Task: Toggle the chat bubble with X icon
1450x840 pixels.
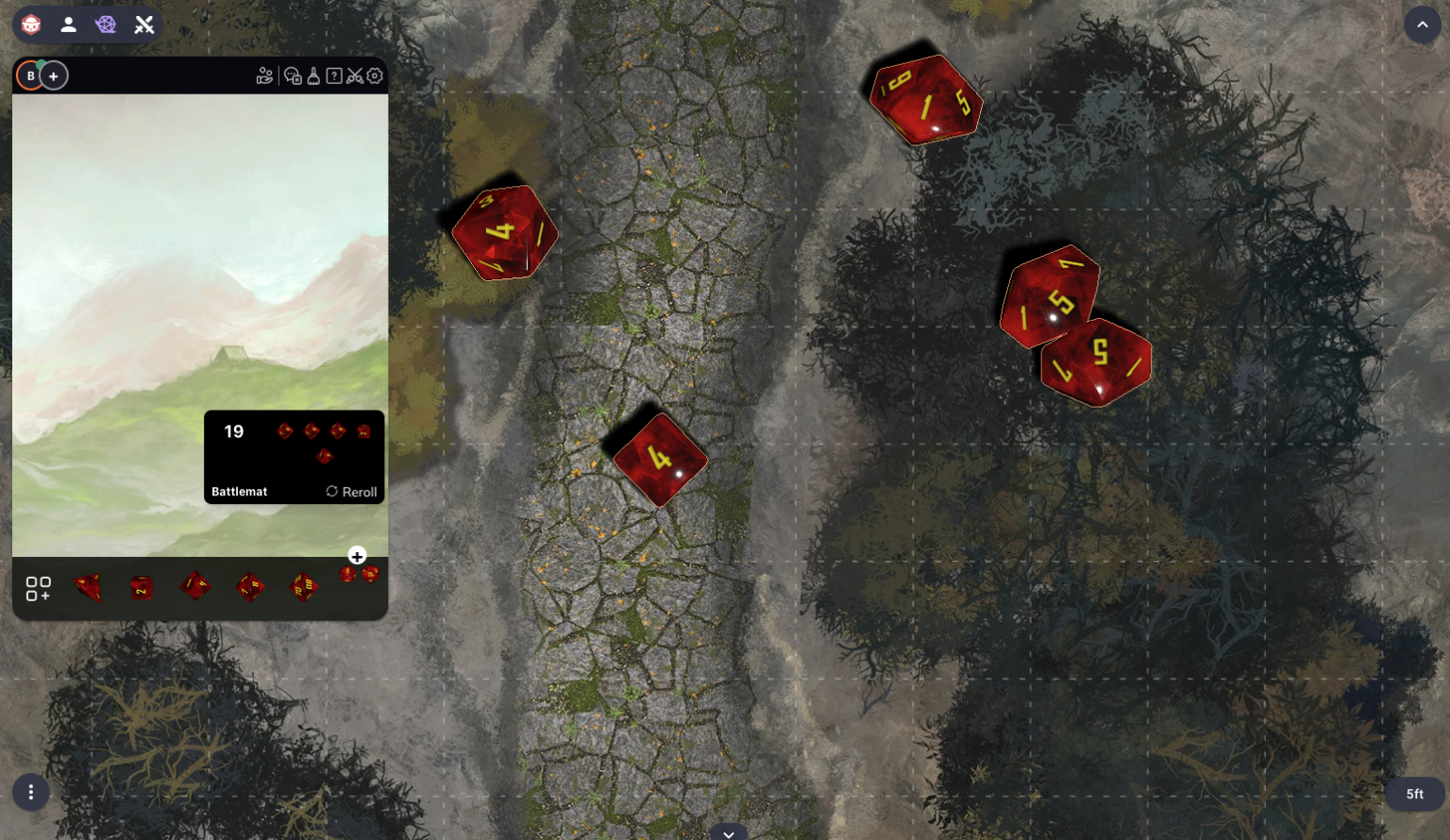Action: pos(293,76)
